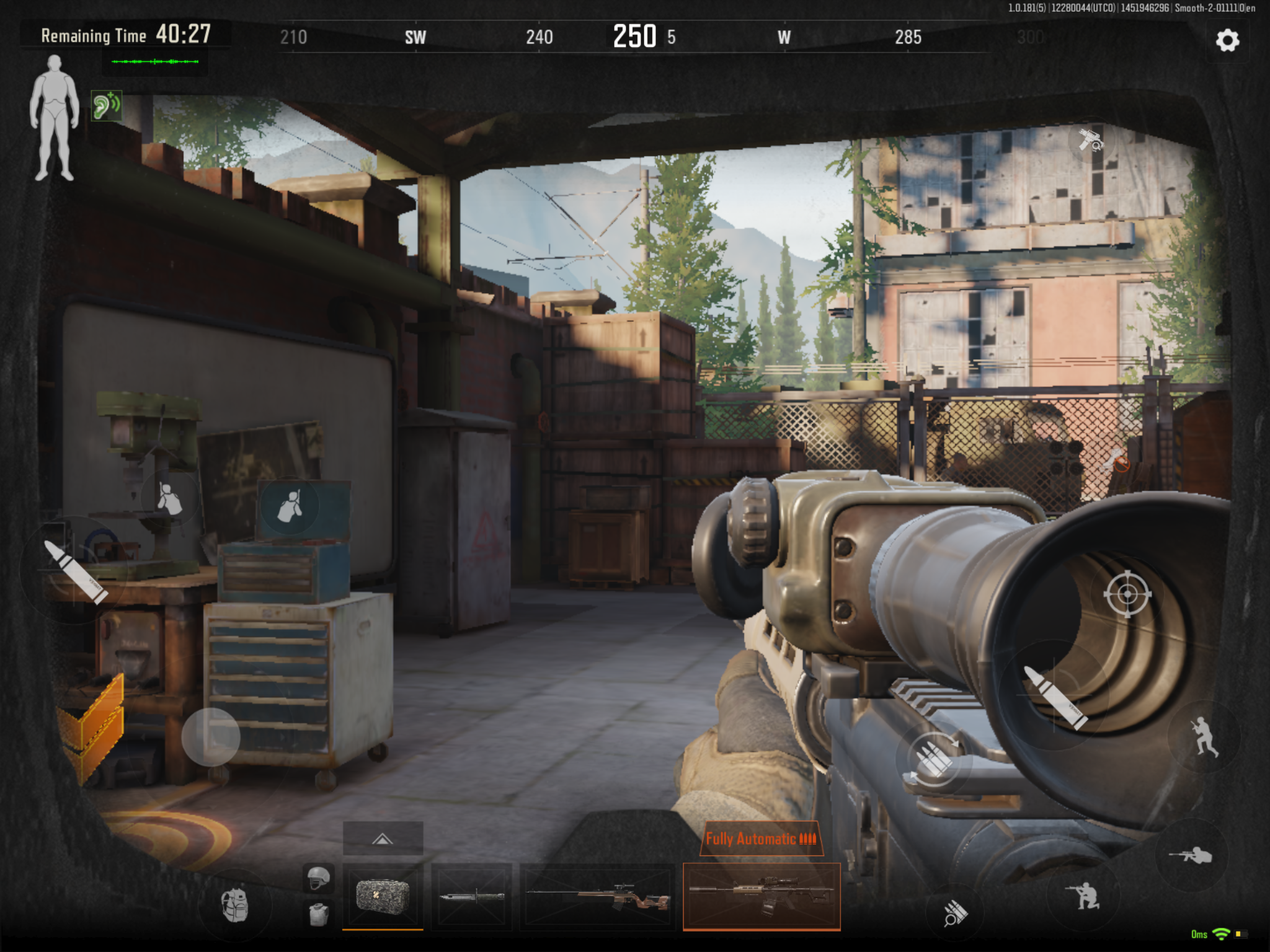Screen dimensions: 1270x952
Task: Switch to the scoped sniper rifle slot
Action: [x=598, y=896]
